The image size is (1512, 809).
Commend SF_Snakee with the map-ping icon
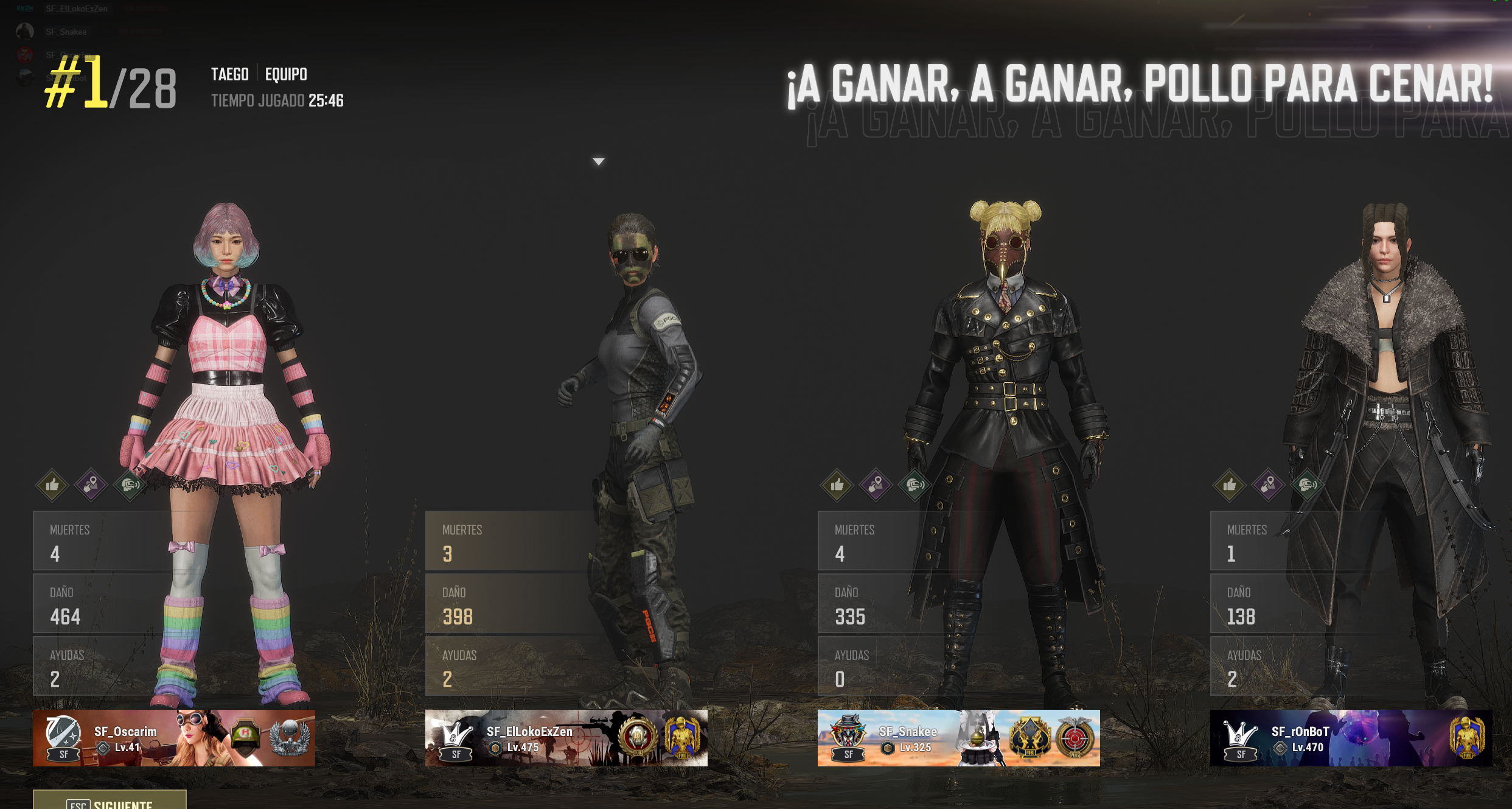pyautogui.click(x=876, y=485)
